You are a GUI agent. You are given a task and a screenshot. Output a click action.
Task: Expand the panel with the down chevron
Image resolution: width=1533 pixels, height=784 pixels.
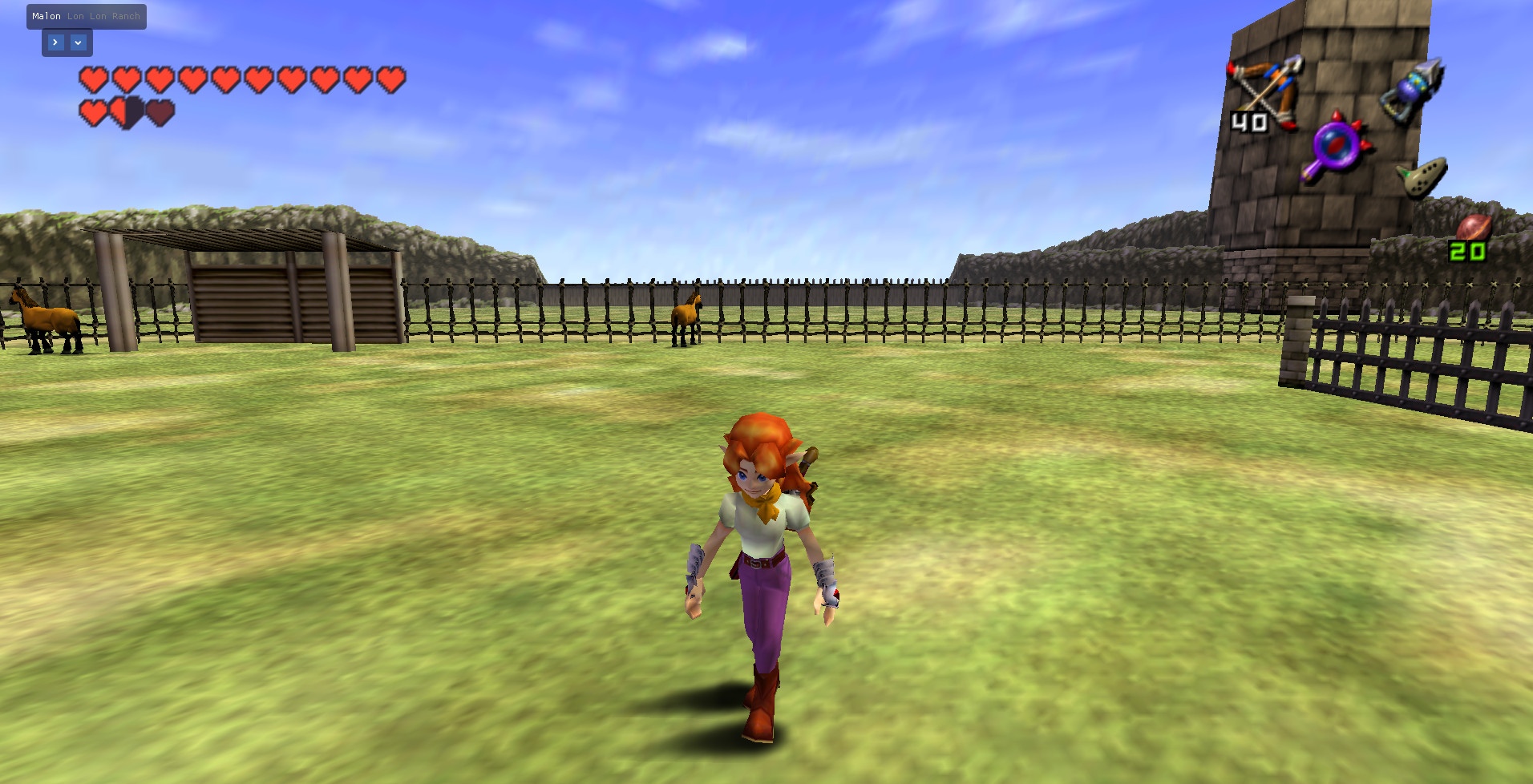pyautogui.click(x=78, y=42)
